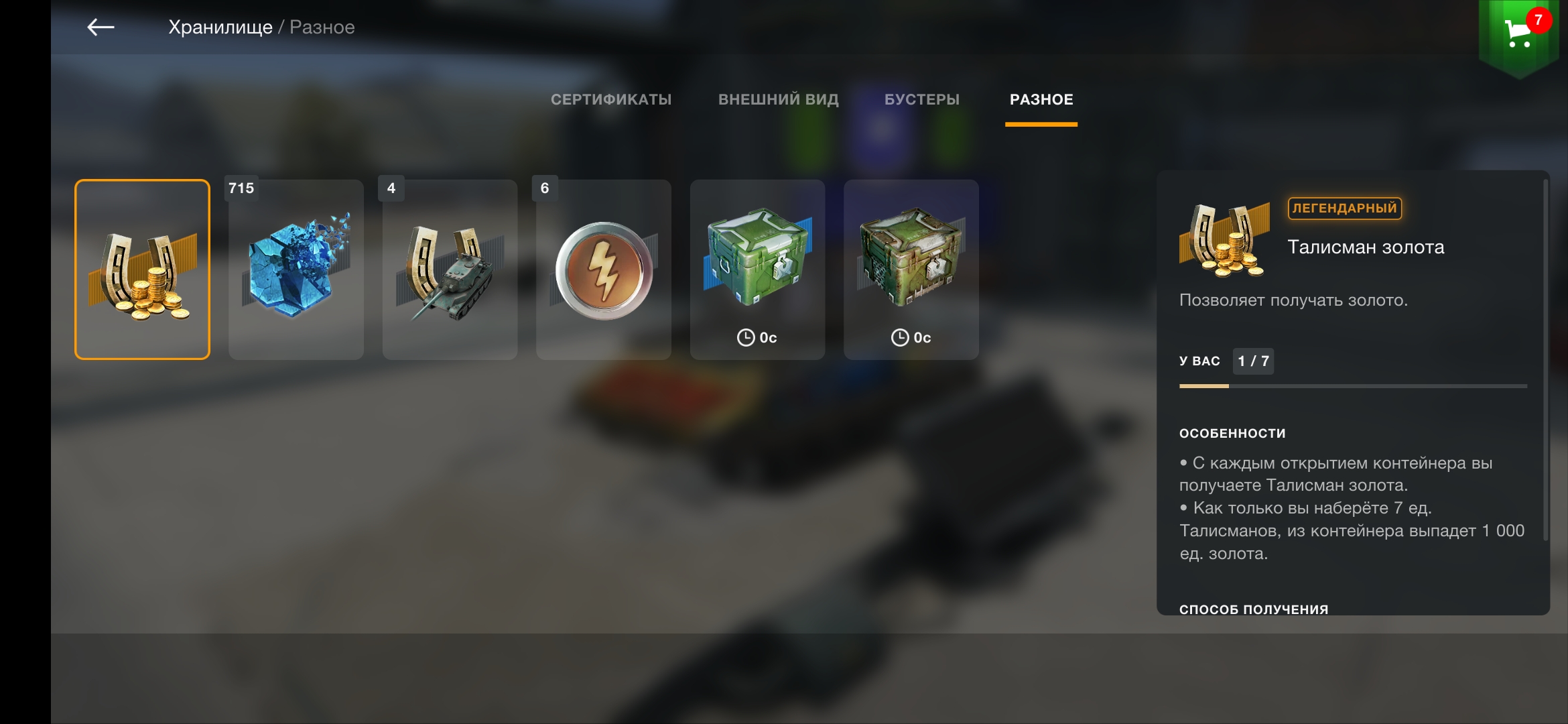Pick the lightning bolt token slot

click(x=604, y=269)
